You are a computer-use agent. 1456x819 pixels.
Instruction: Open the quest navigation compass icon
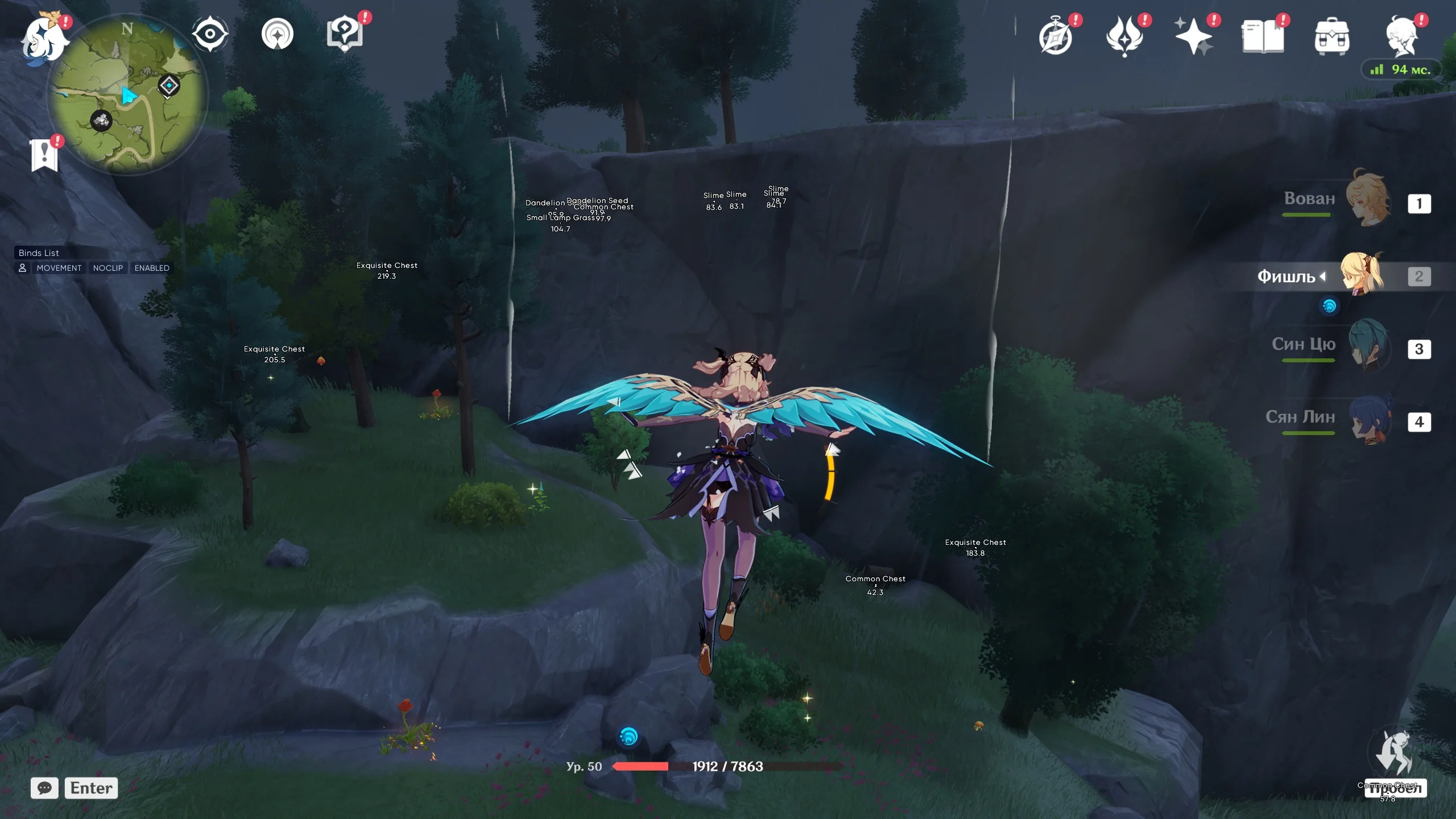[278, 34]
